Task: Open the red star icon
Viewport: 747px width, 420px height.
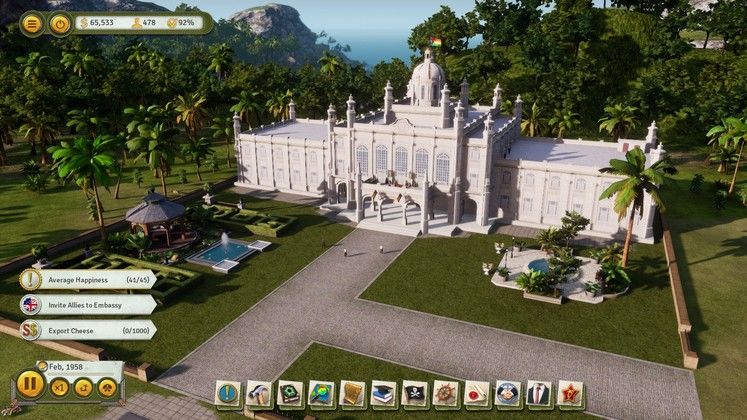Action: (570, 393)
